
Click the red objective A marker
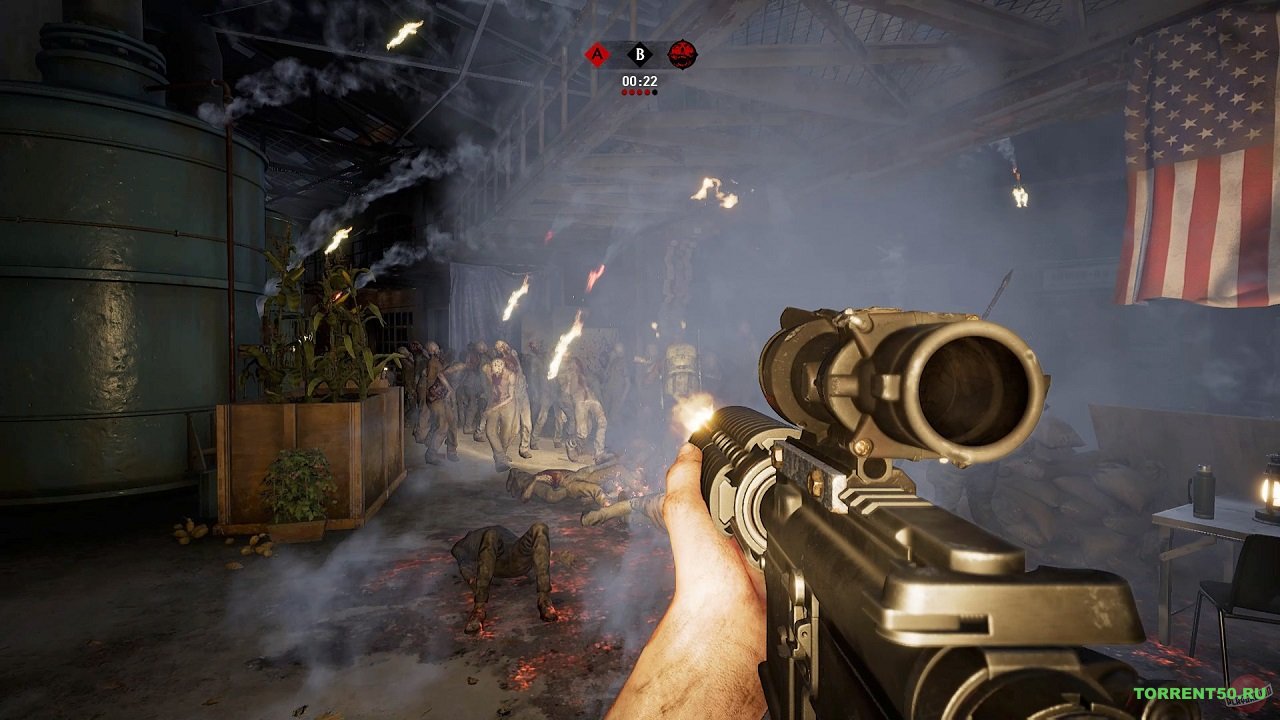pyautogui.click(x=597, y=54)
